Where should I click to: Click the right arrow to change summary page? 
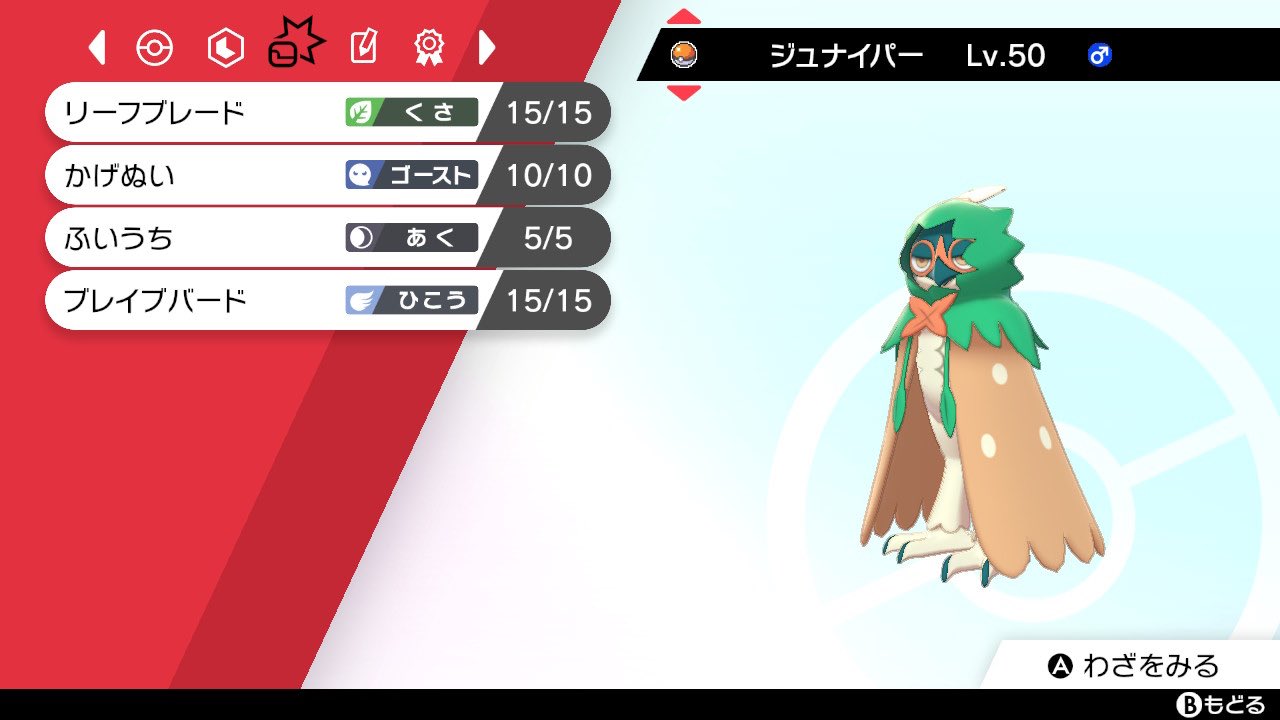coord(488,46)
